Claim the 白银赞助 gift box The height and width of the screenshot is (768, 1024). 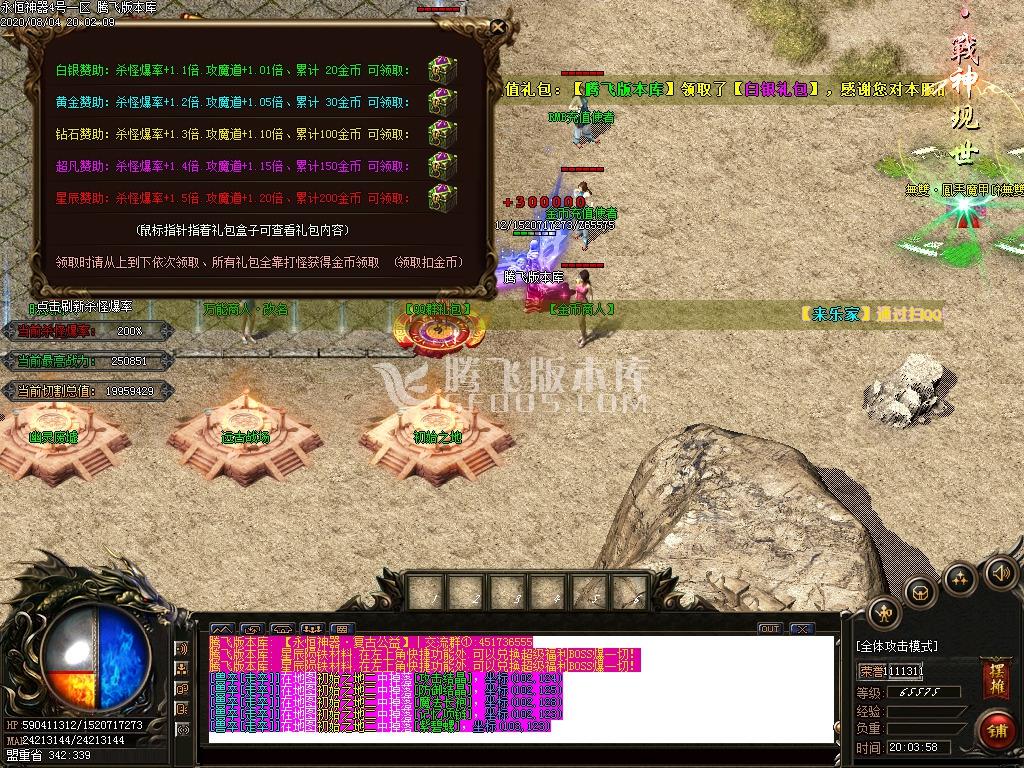pos(442,70)
